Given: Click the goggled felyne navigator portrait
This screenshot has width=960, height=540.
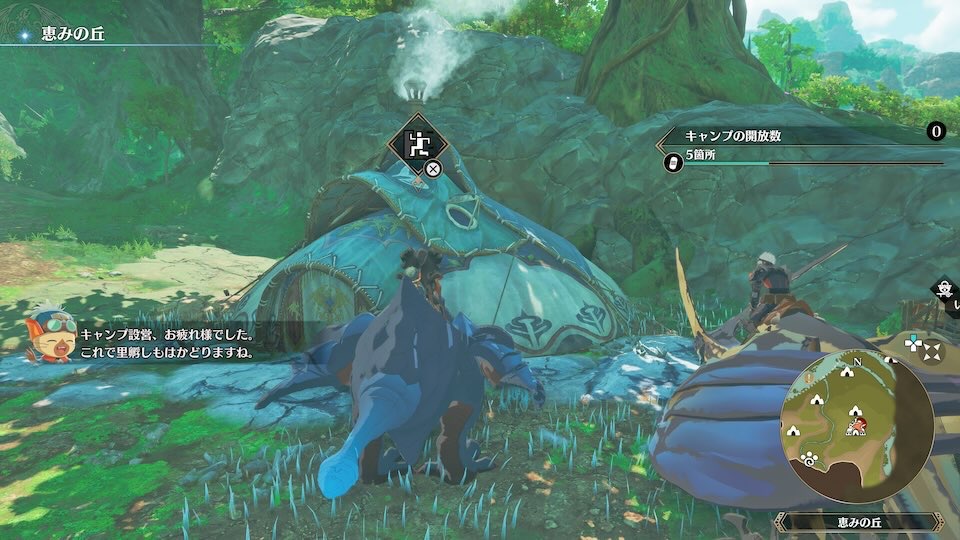Looking at the screenshot, I should [51, 336].
